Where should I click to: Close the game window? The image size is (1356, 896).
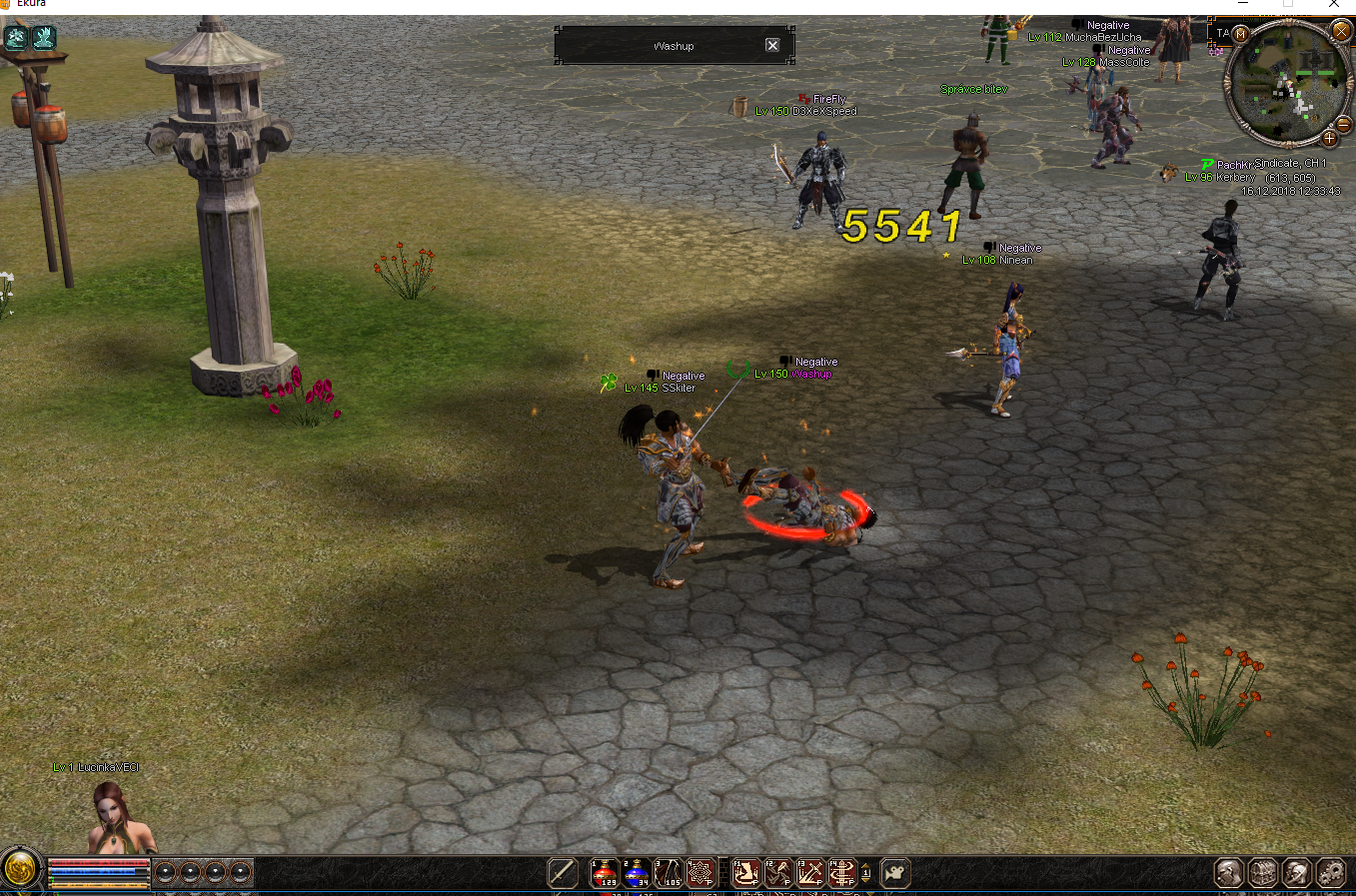[x=1334, y=5]
